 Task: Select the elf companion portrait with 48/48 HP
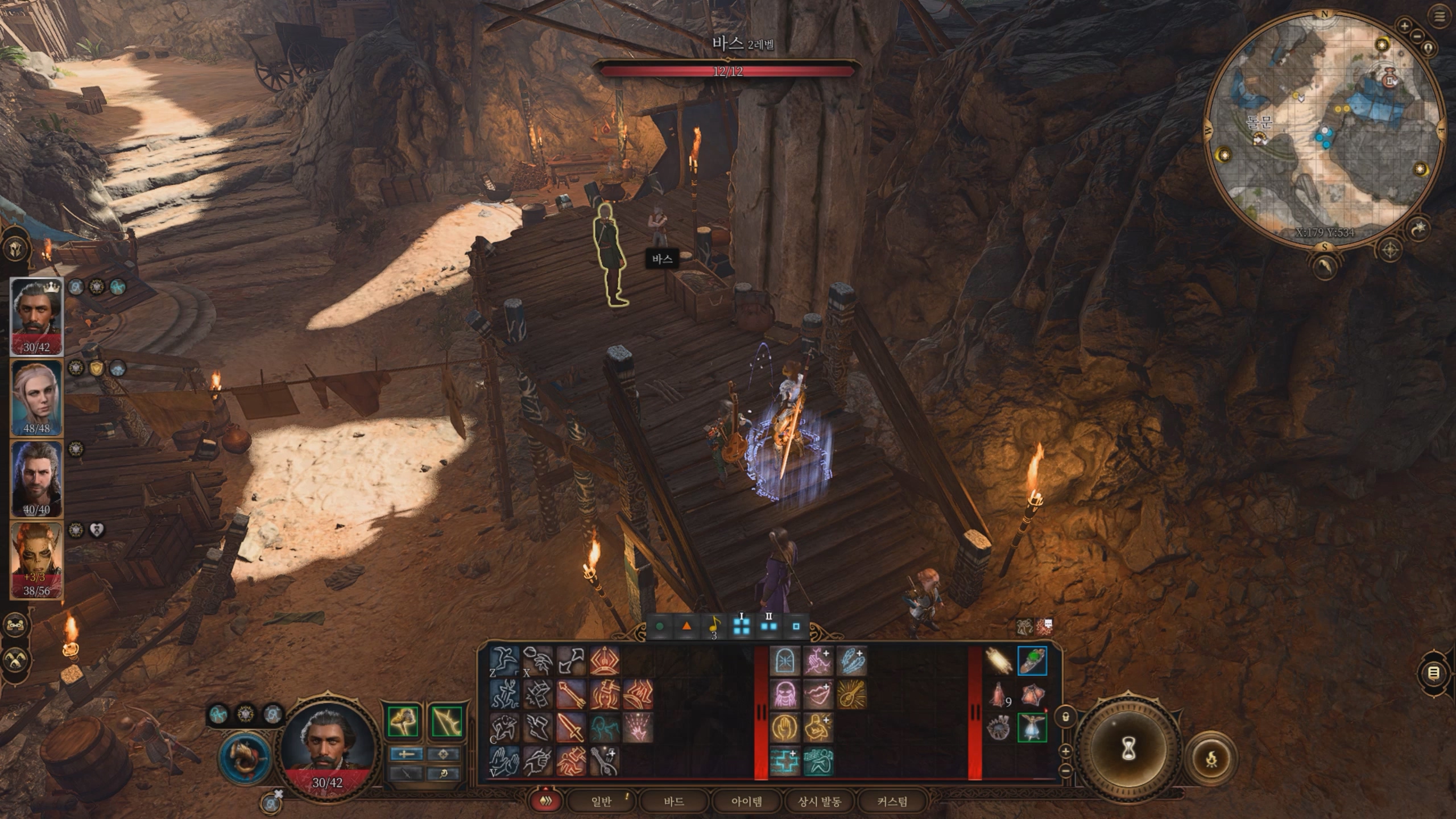pyautogui.click(x=36, y=398)
